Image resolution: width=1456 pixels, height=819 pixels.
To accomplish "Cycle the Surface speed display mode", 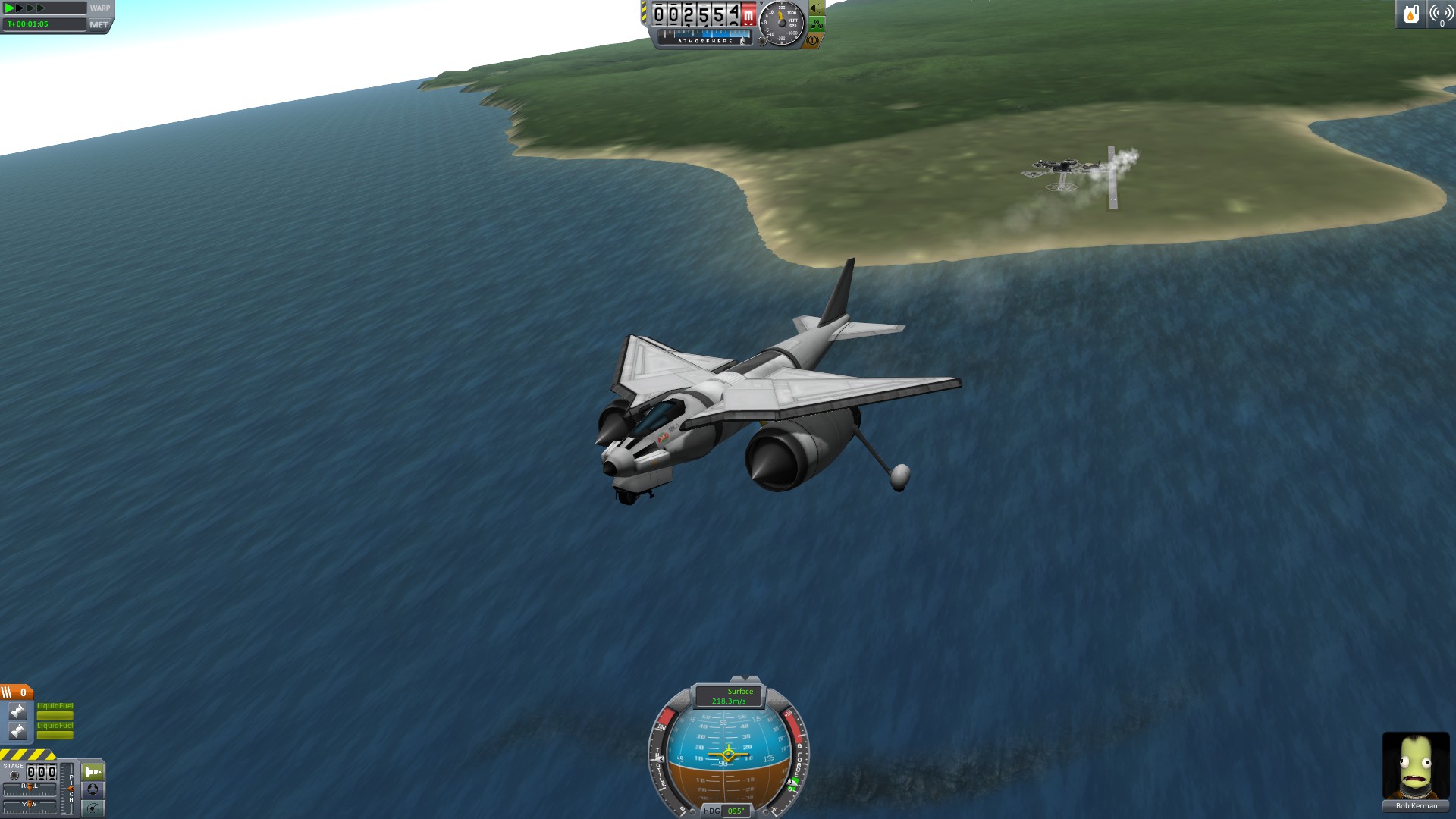I will (x=729, y=696).
